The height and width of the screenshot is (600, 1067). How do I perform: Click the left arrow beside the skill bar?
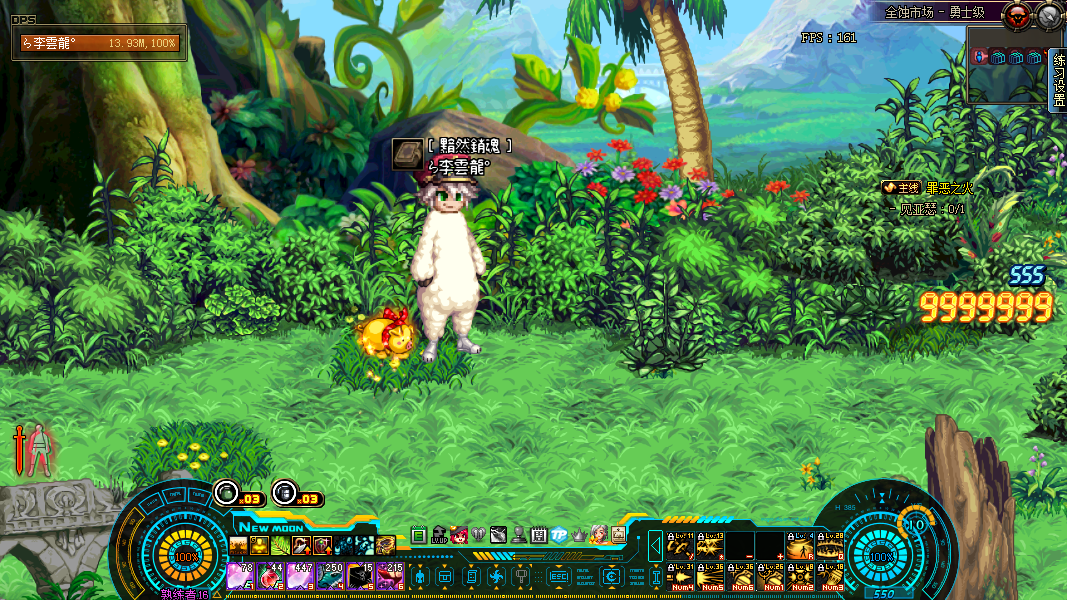[655, 546]
